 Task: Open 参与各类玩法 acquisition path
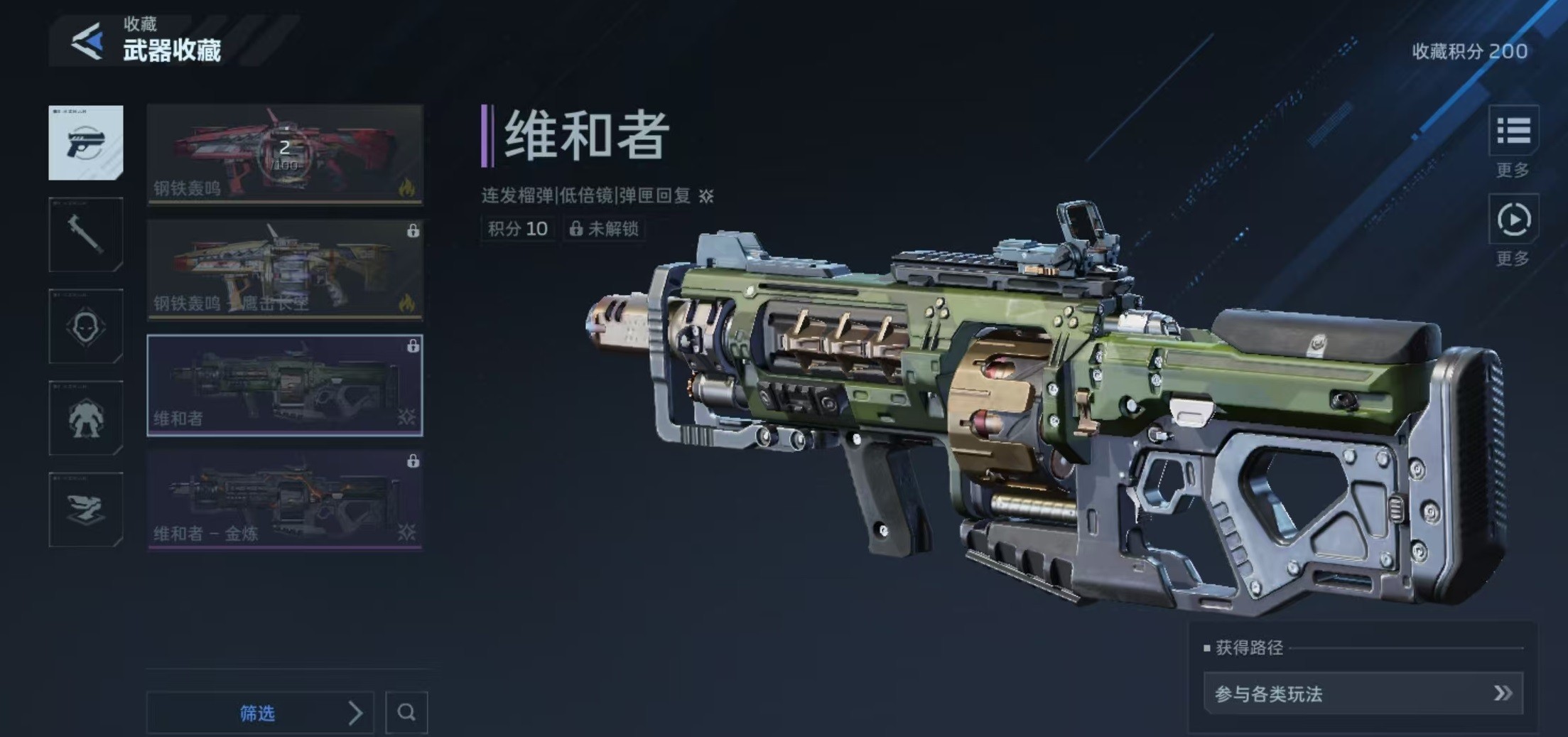(x=1363, y=693)
